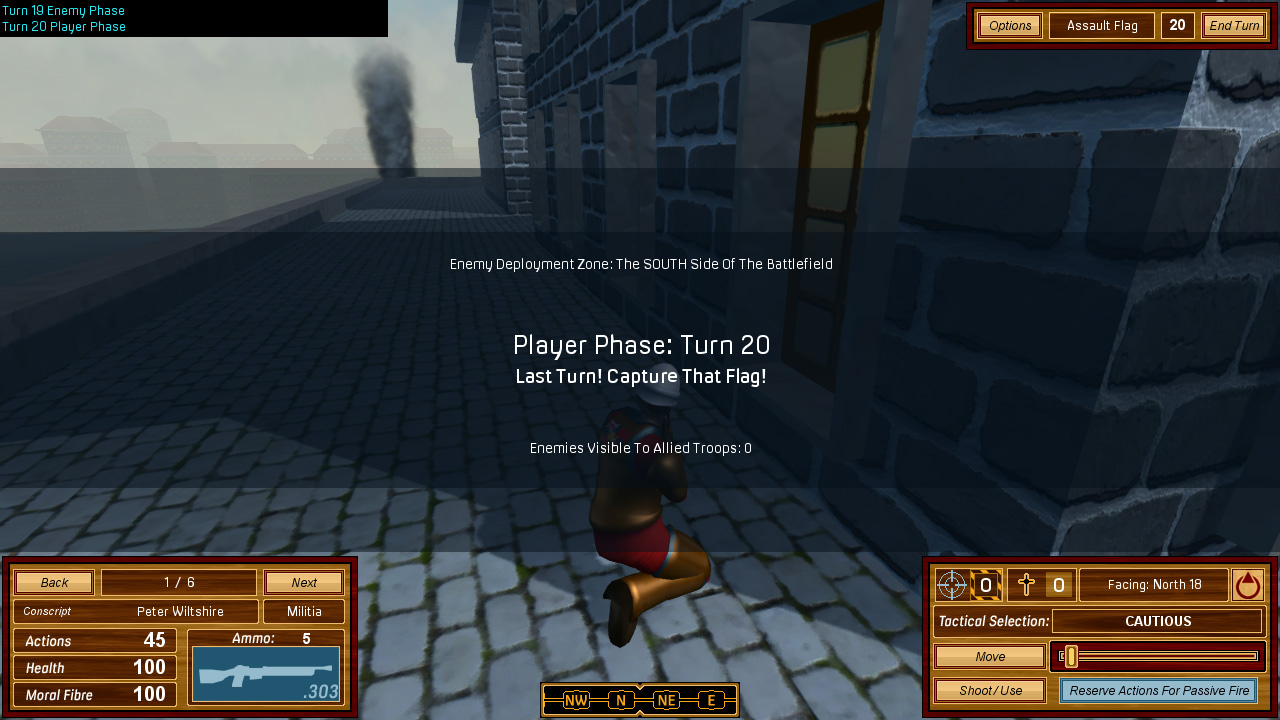1280x720 pixels.
Task: Click the .303 rifle weapon panel
Action: pos(266,674)
